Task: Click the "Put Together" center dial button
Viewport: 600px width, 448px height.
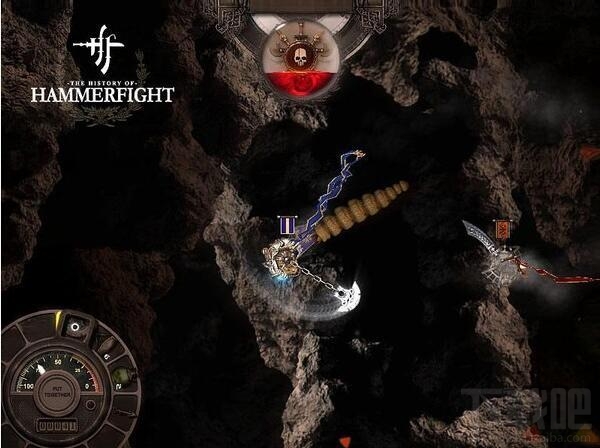Action: 56,392
